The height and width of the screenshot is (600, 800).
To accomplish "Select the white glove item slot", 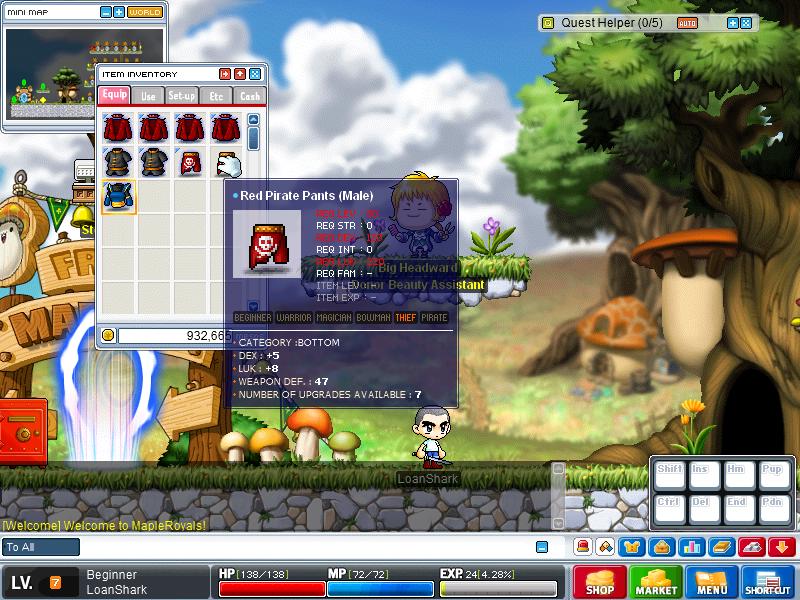I will [228, 161].
